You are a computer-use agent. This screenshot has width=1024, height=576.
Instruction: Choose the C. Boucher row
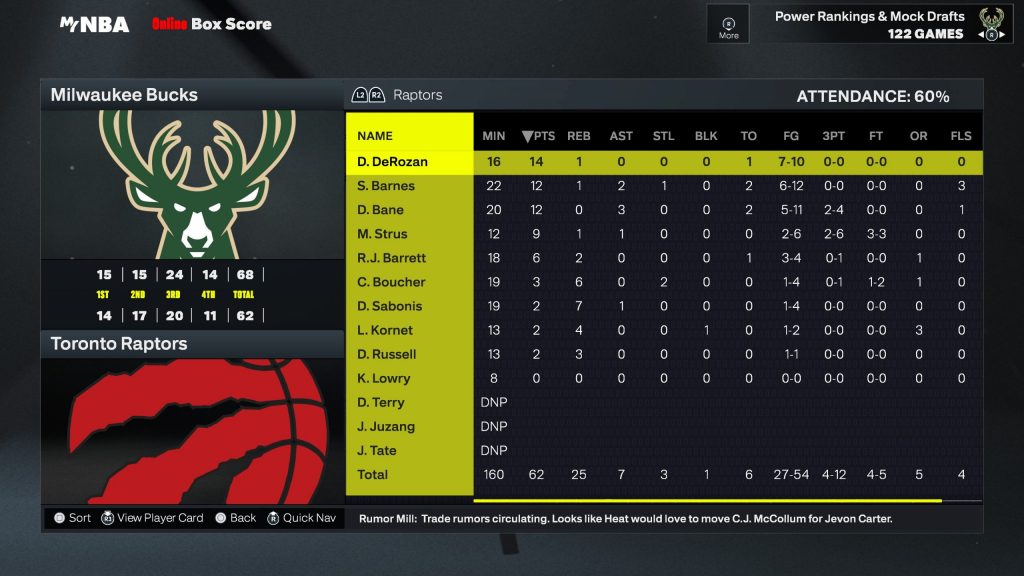click(391, 282)
